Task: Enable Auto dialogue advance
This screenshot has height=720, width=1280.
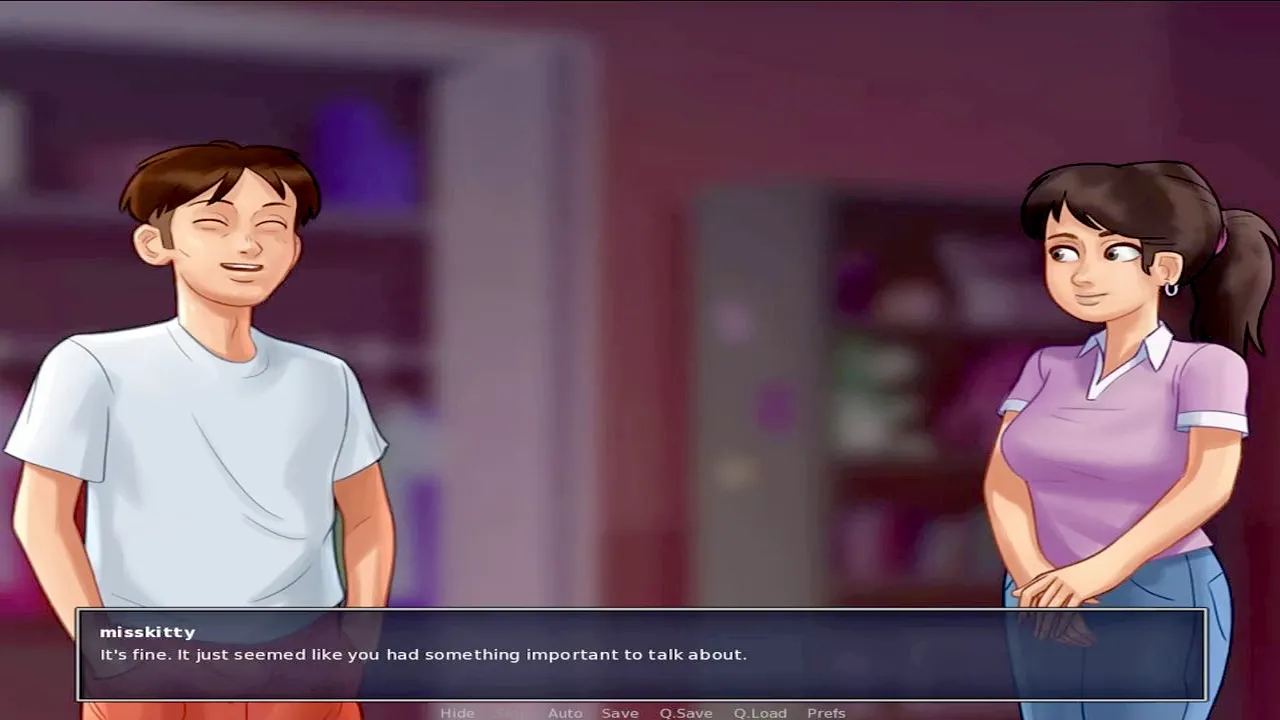Action: 565,713
